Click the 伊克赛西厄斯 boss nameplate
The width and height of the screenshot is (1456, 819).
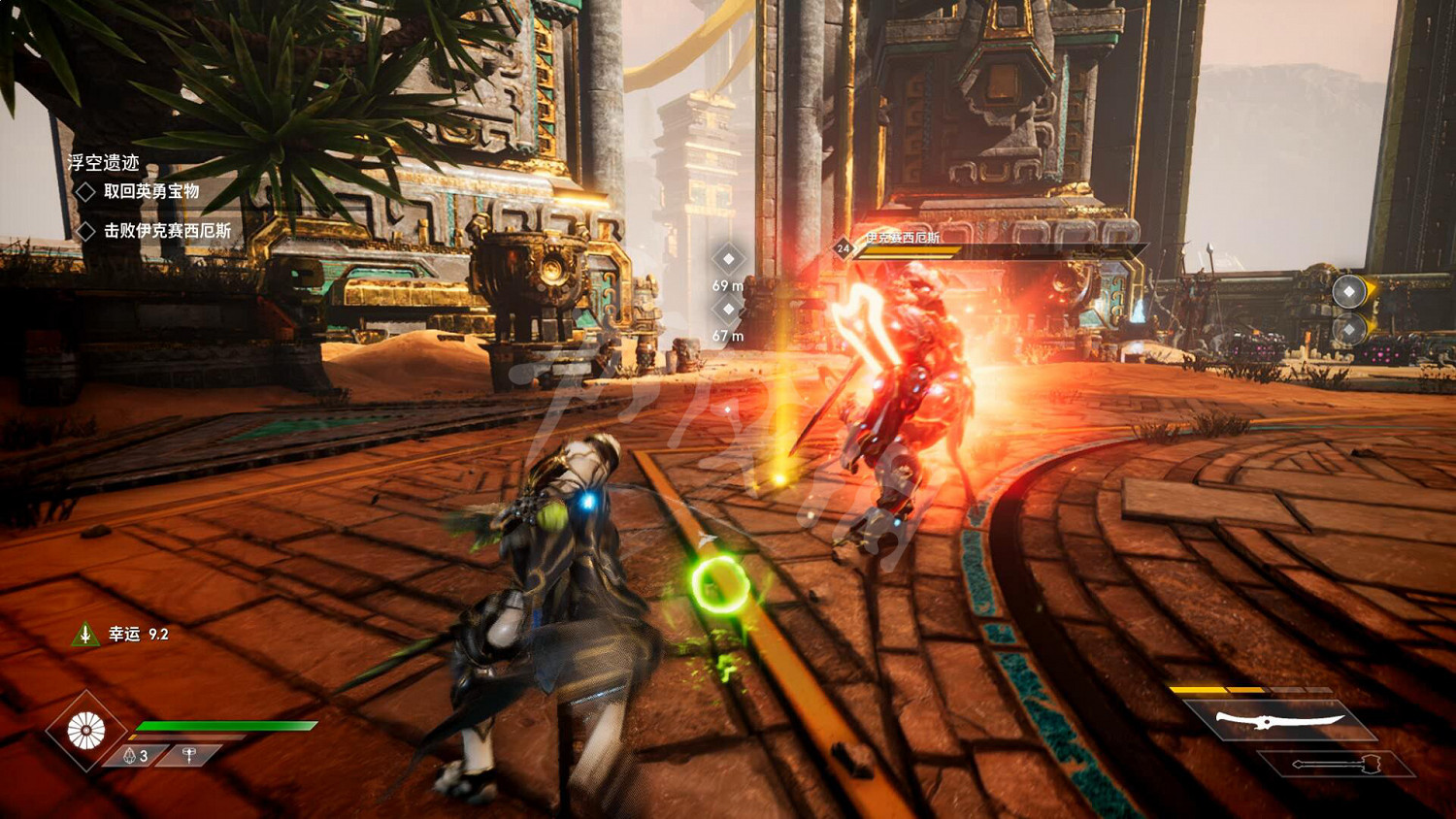[x=903, y=237]
